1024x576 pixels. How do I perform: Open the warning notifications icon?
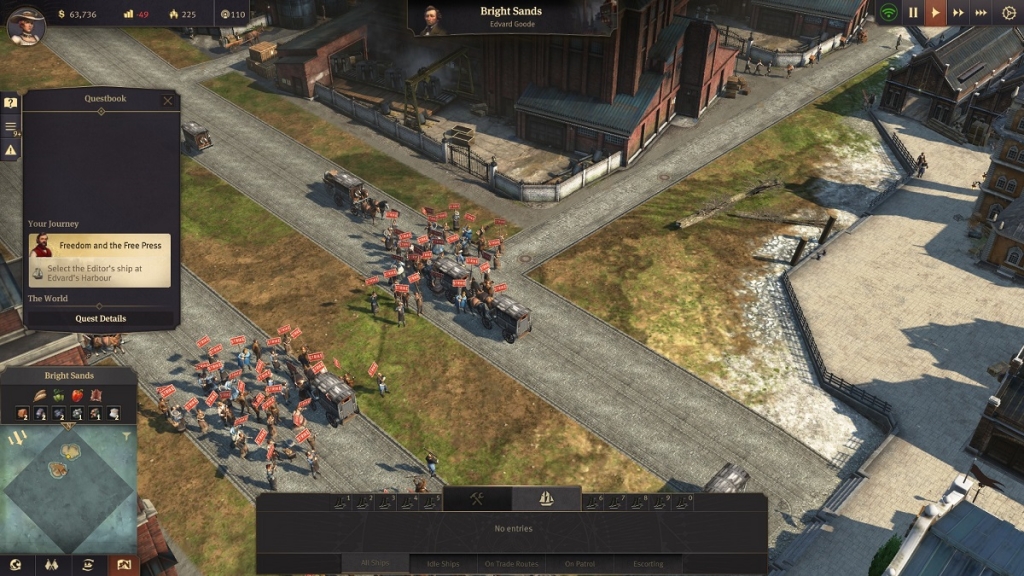(x=11, y=150)
